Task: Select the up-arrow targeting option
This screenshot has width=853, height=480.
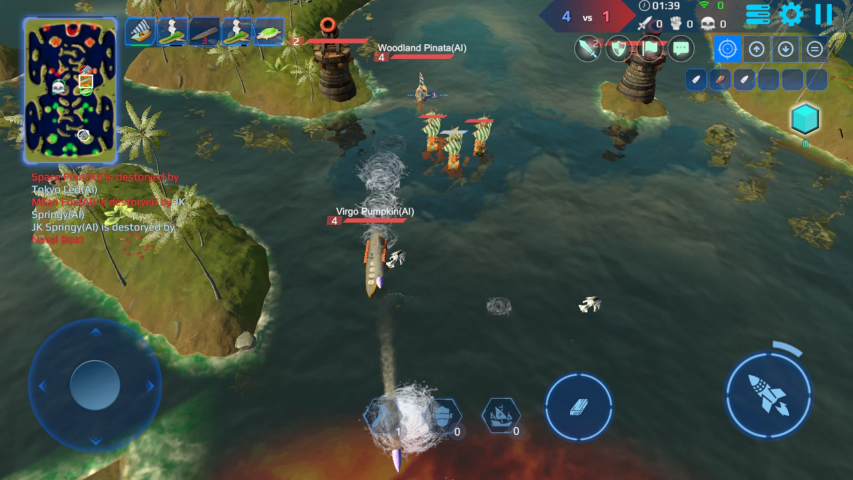Action: pyautogui.click(x=757, y=48)
